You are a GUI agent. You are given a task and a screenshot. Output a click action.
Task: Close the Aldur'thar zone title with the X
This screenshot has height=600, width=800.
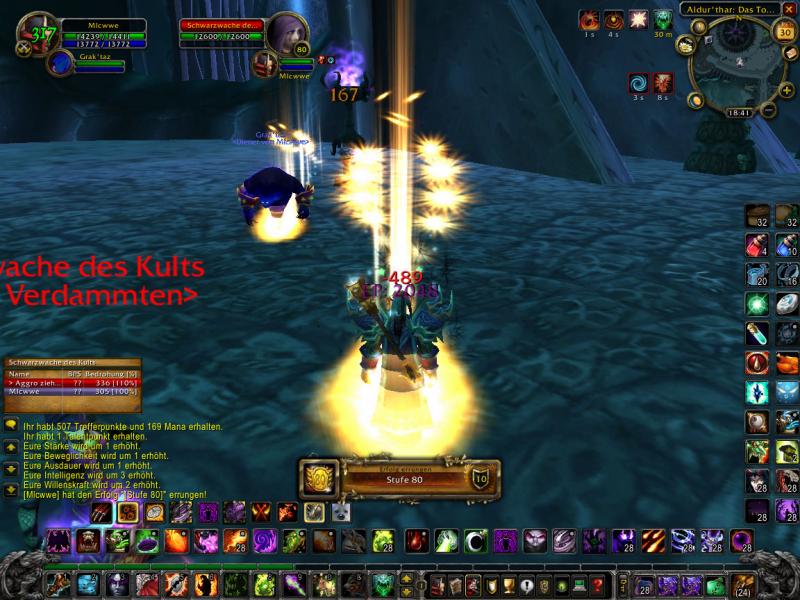[x=789, y=9]
